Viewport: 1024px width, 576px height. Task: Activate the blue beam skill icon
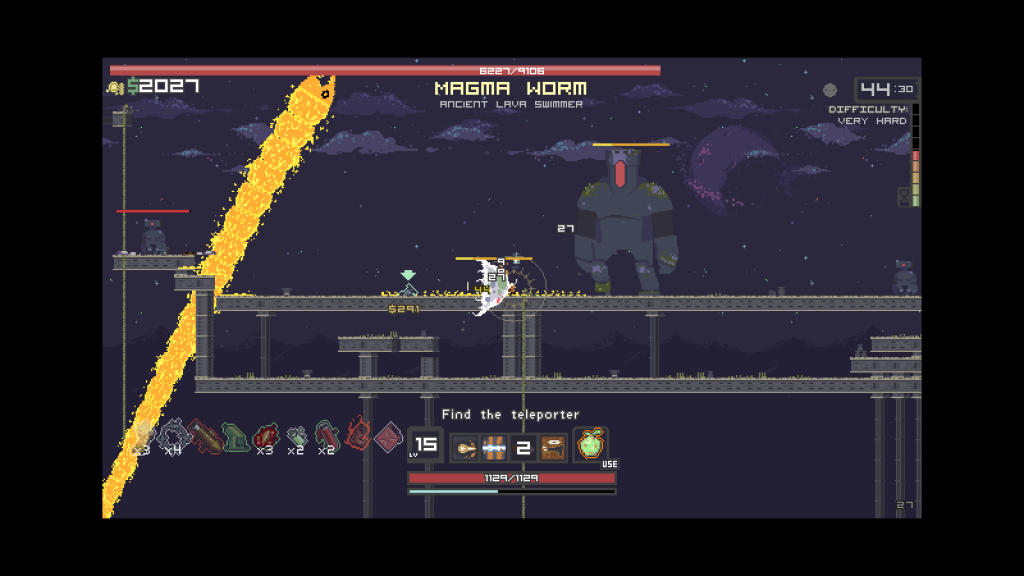coord(494,447)
